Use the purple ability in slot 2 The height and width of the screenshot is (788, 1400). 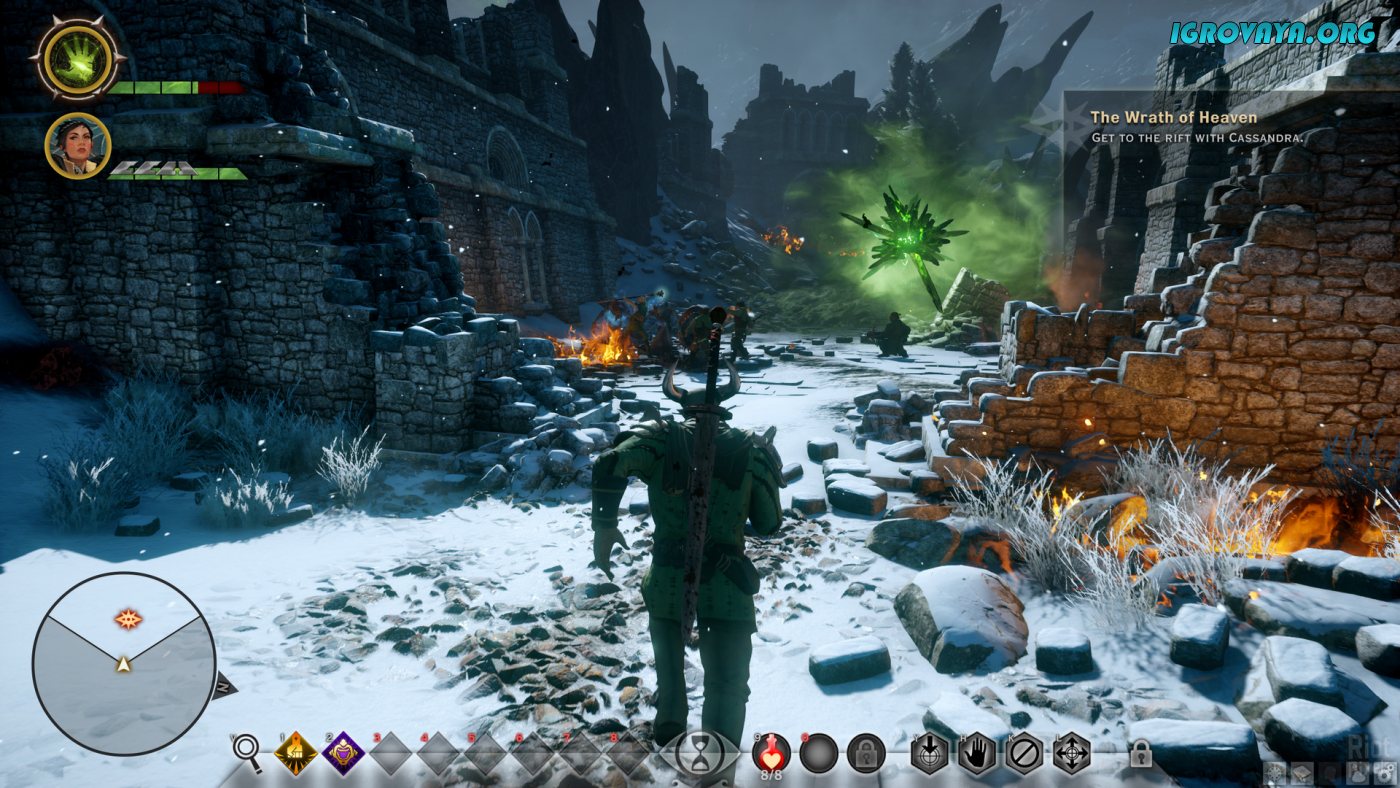pyautogui.click(x=342, y=753)
